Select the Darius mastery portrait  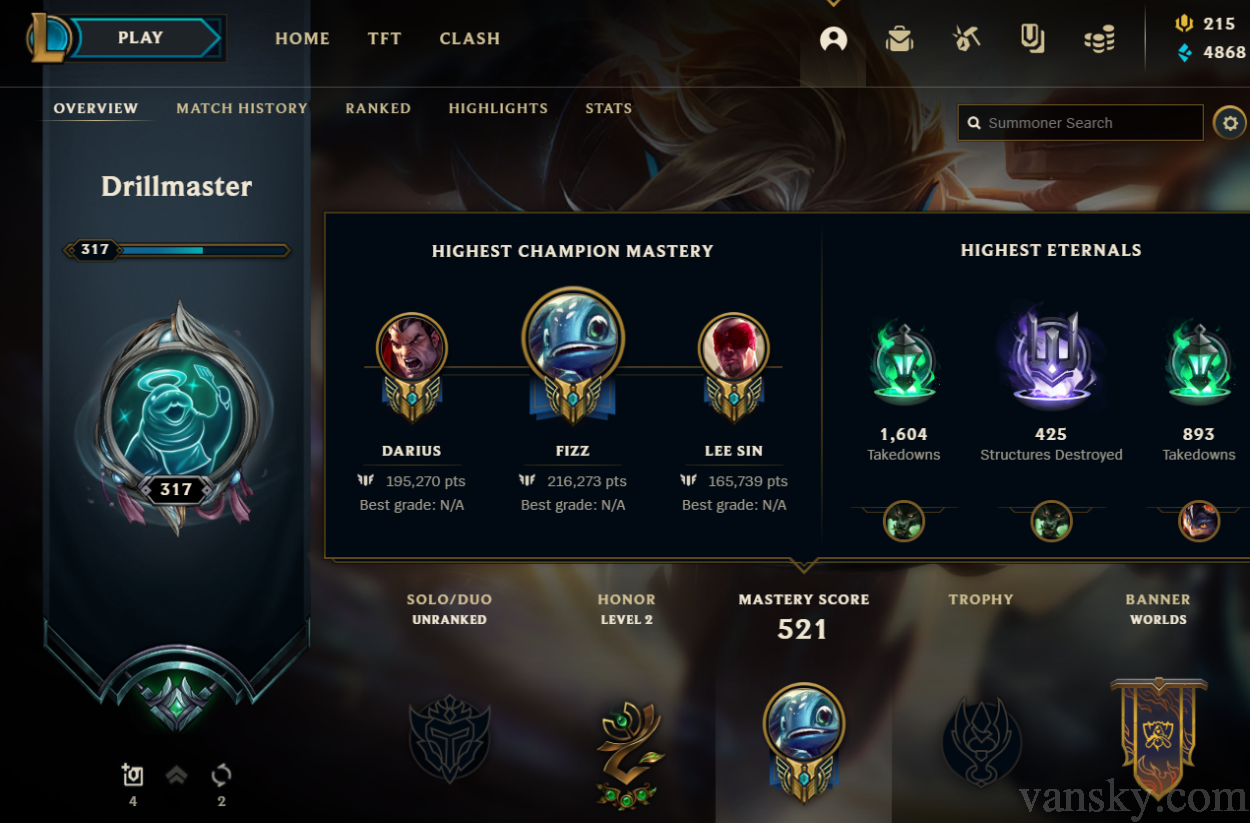tap(412, 348)
